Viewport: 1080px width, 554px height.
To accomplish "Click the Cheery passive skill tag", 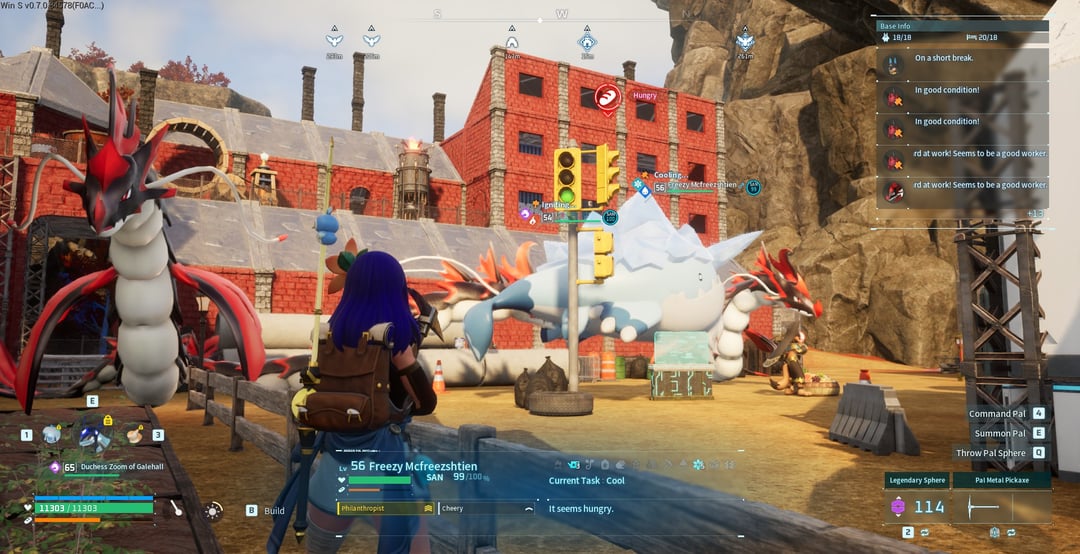I will click(487, 508).
